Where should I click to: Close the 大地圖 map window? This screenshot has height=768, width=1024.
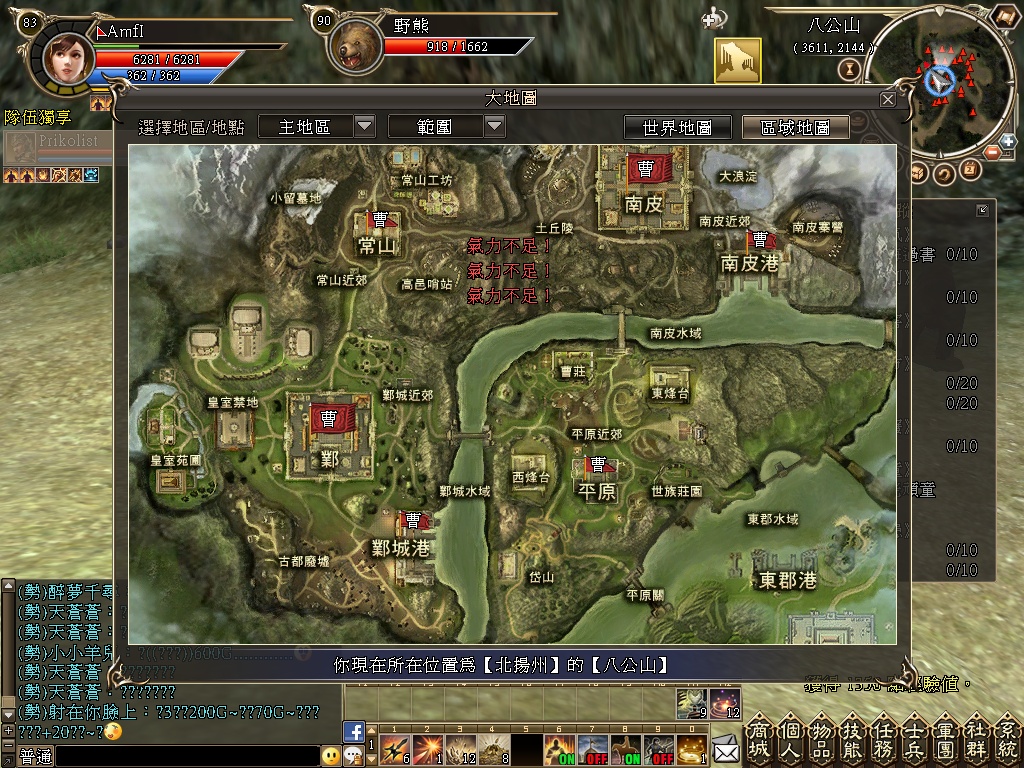click(887, 100)
